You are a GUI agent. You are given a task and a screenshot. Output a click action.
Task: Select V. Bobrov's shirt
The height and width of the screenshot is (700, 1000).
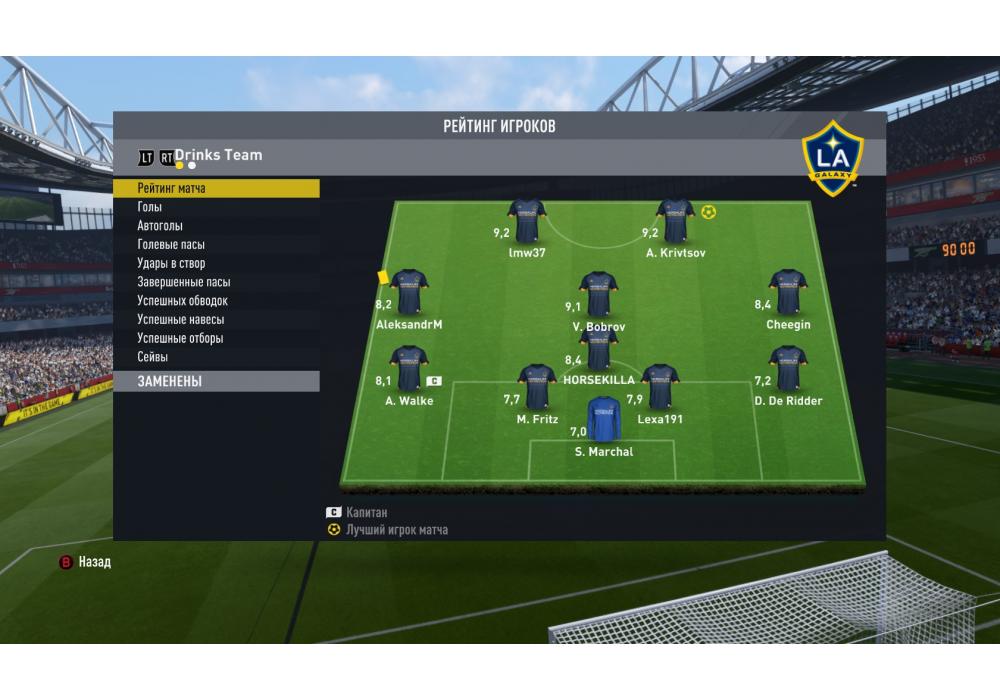(x=598, y=293)
